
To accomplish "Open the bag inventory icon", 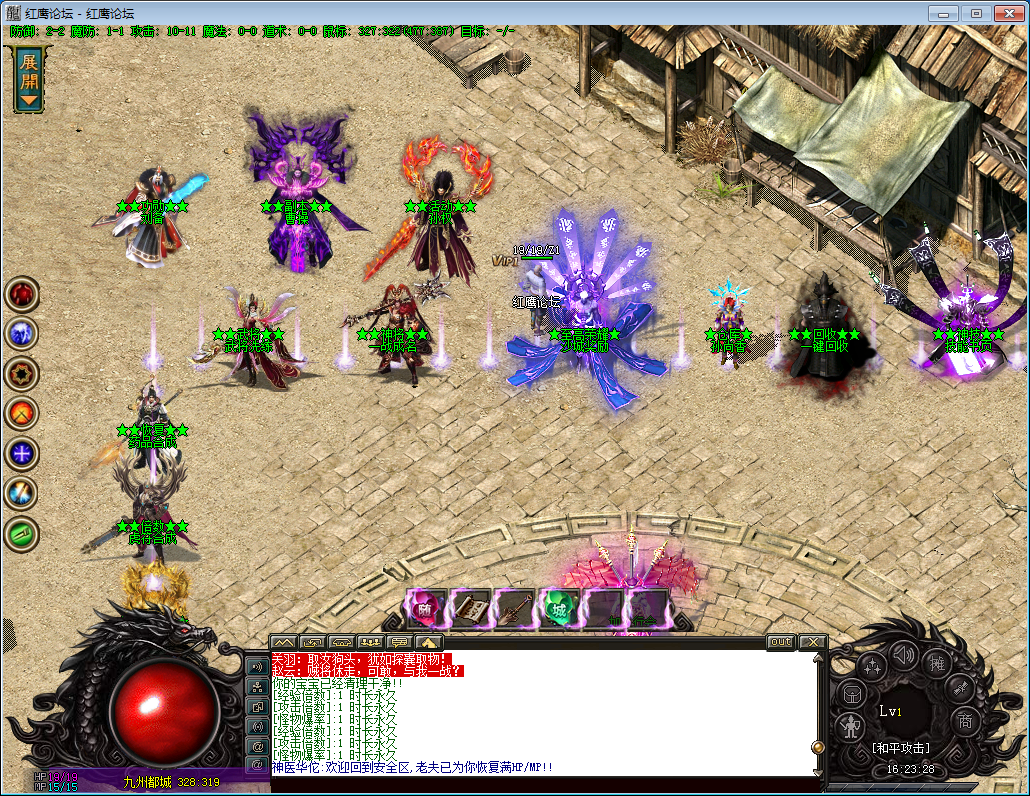I will (x=849, y=692).
